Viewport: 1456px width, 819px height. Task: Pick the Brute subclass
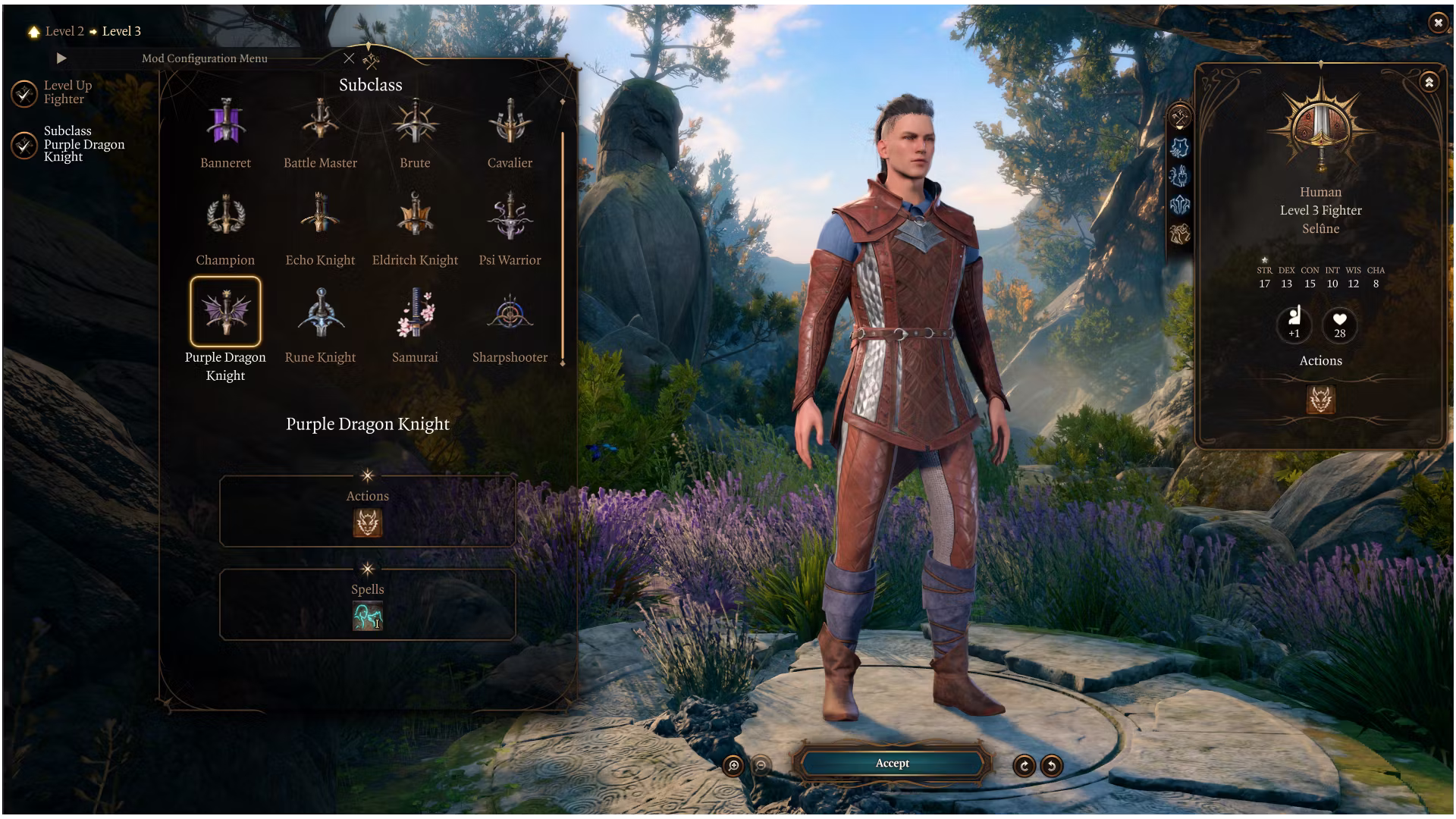(x=415, y=124)
